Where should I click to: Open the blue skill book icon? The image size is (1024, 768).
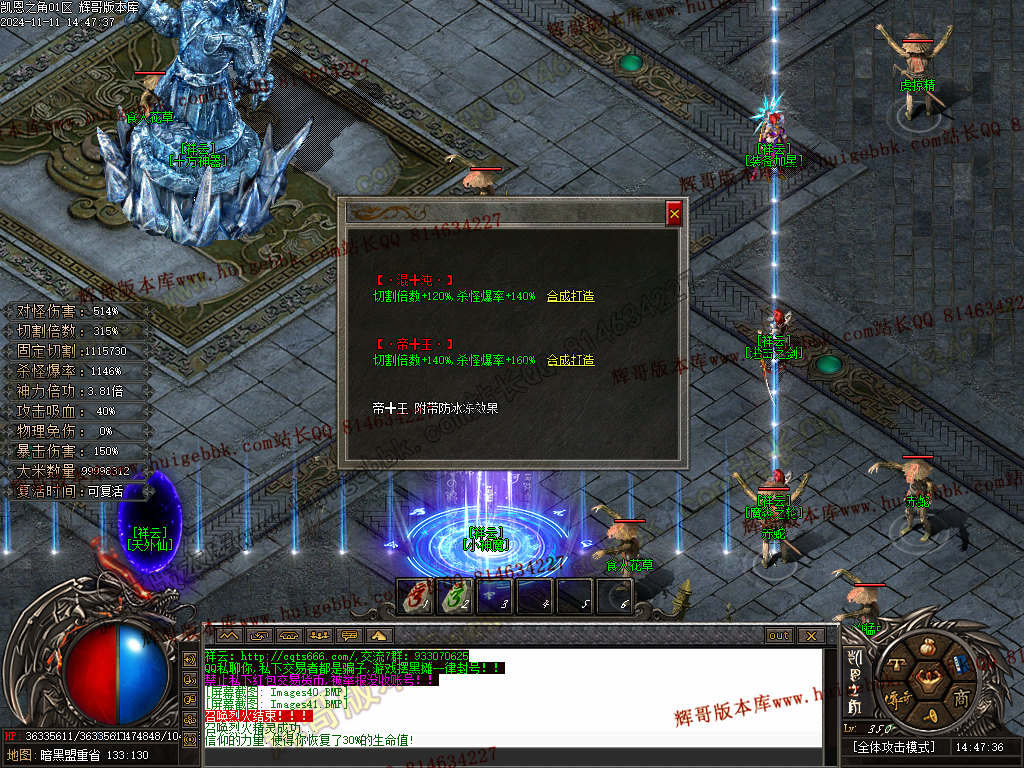tap(960, 665)
